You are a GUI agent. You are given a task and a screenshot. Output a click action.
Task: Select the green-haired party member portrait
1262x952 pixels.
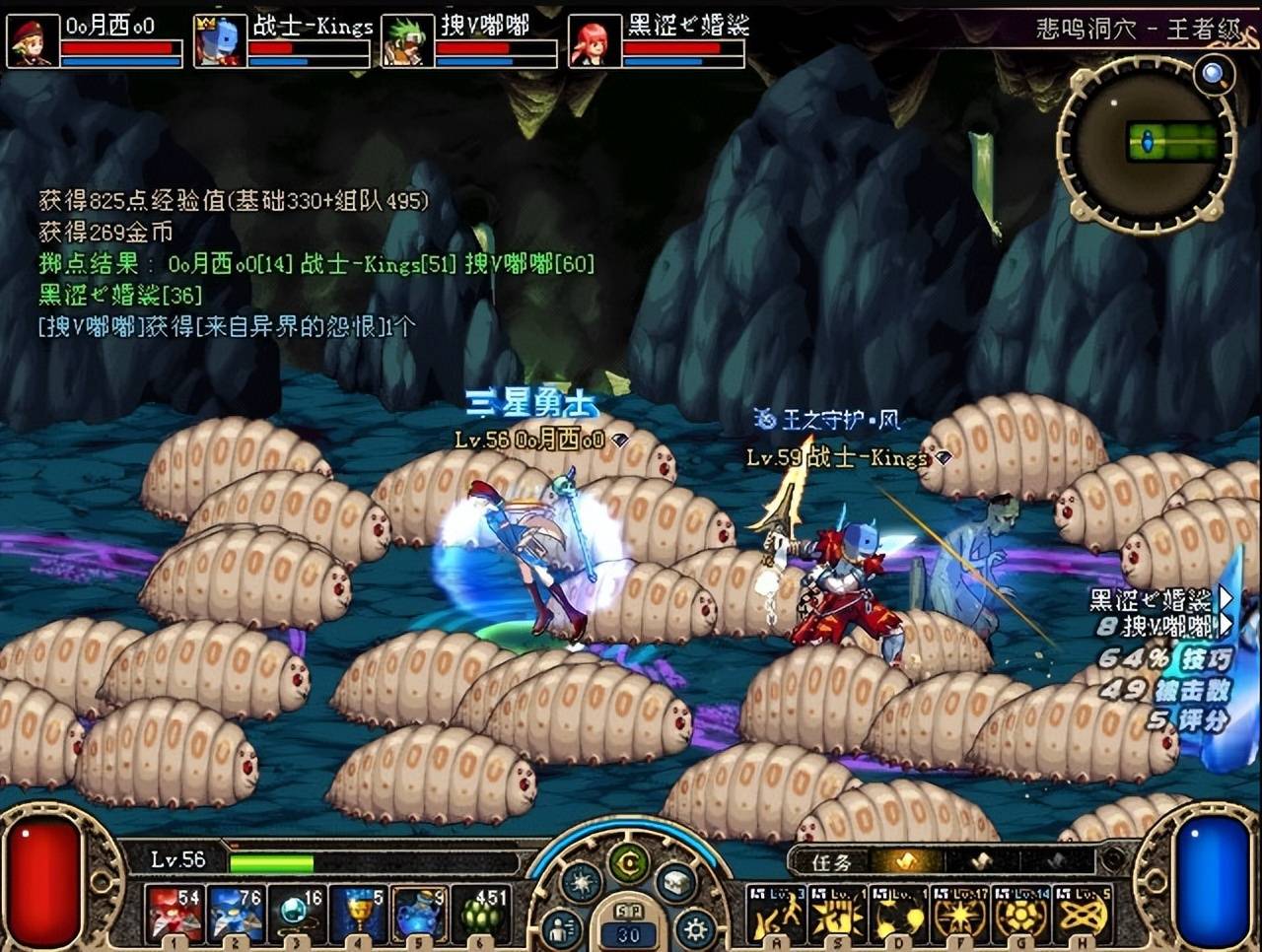(406, 41)
